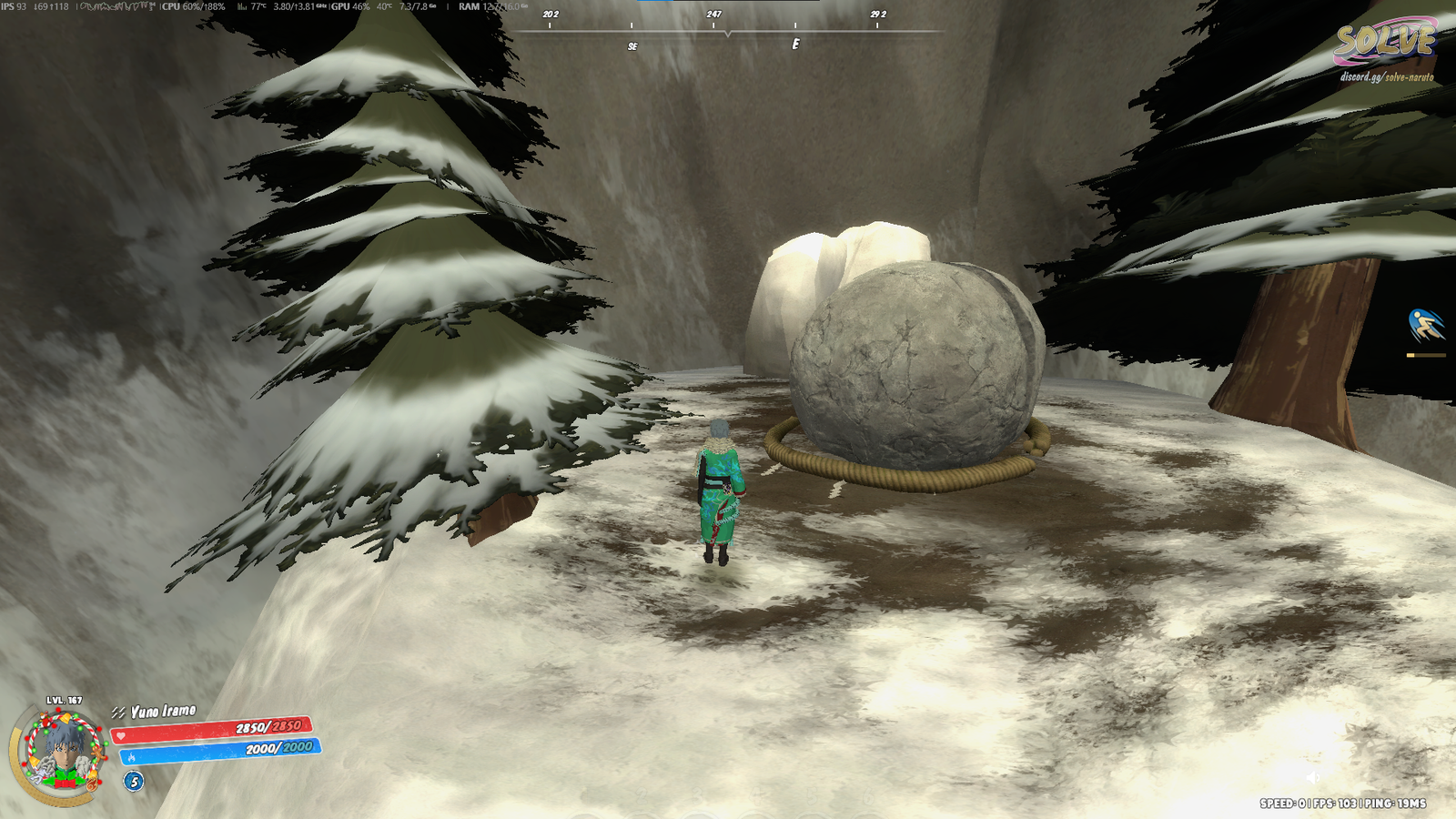
Task: Click the SOLVE server logo
Action: coord(1384,42)
